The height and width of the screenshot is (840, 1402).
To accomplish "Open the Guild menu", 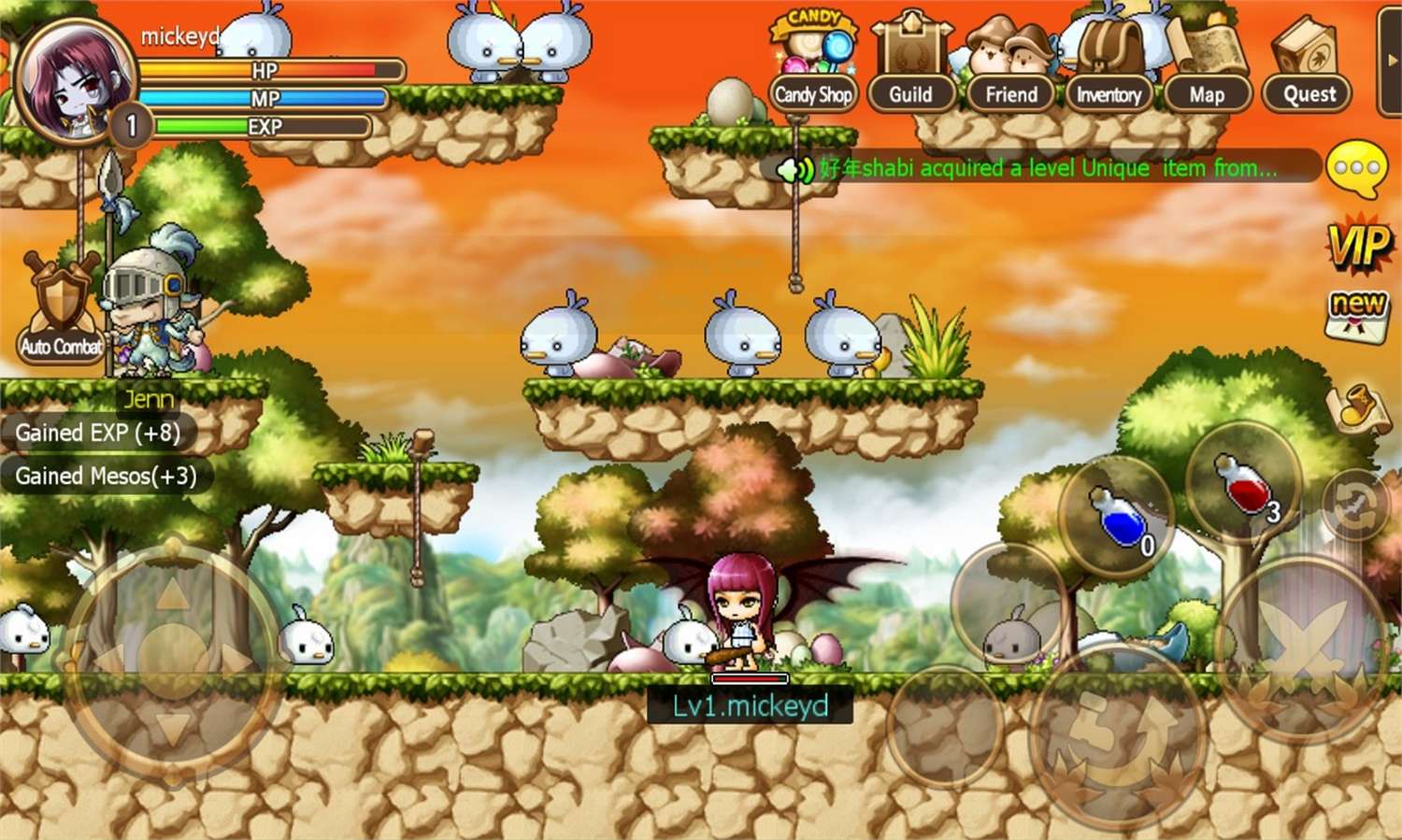I will (x=910, y=65).
